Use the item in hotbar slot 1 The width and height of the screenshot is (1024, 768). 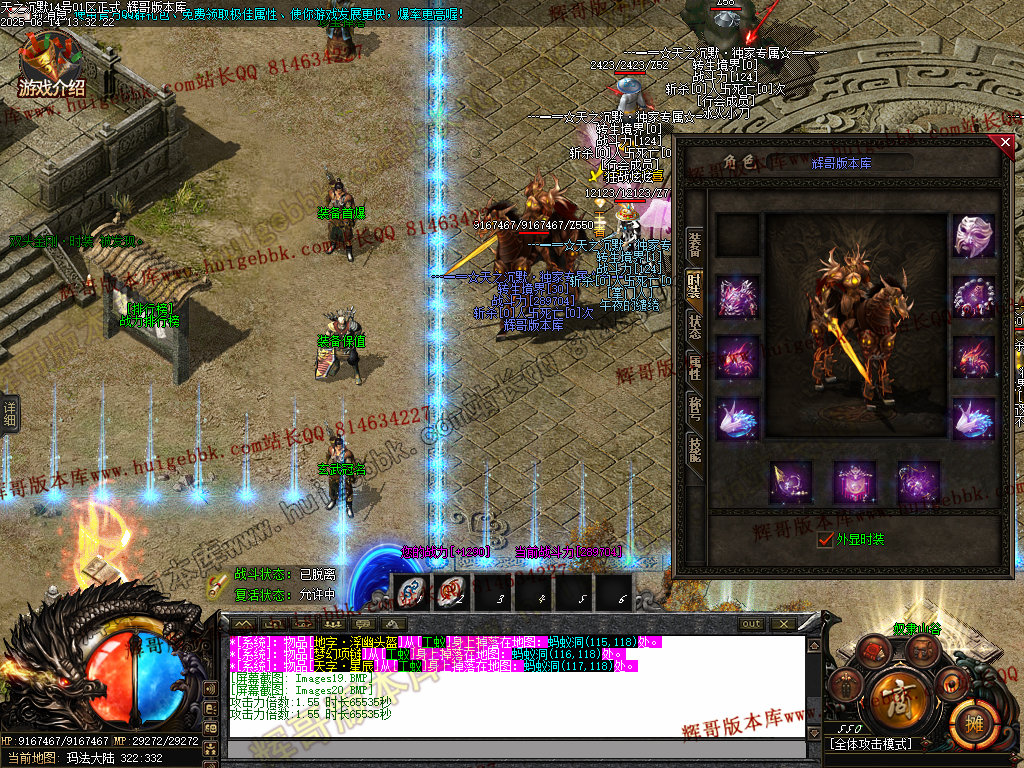(x=409, y=593)
